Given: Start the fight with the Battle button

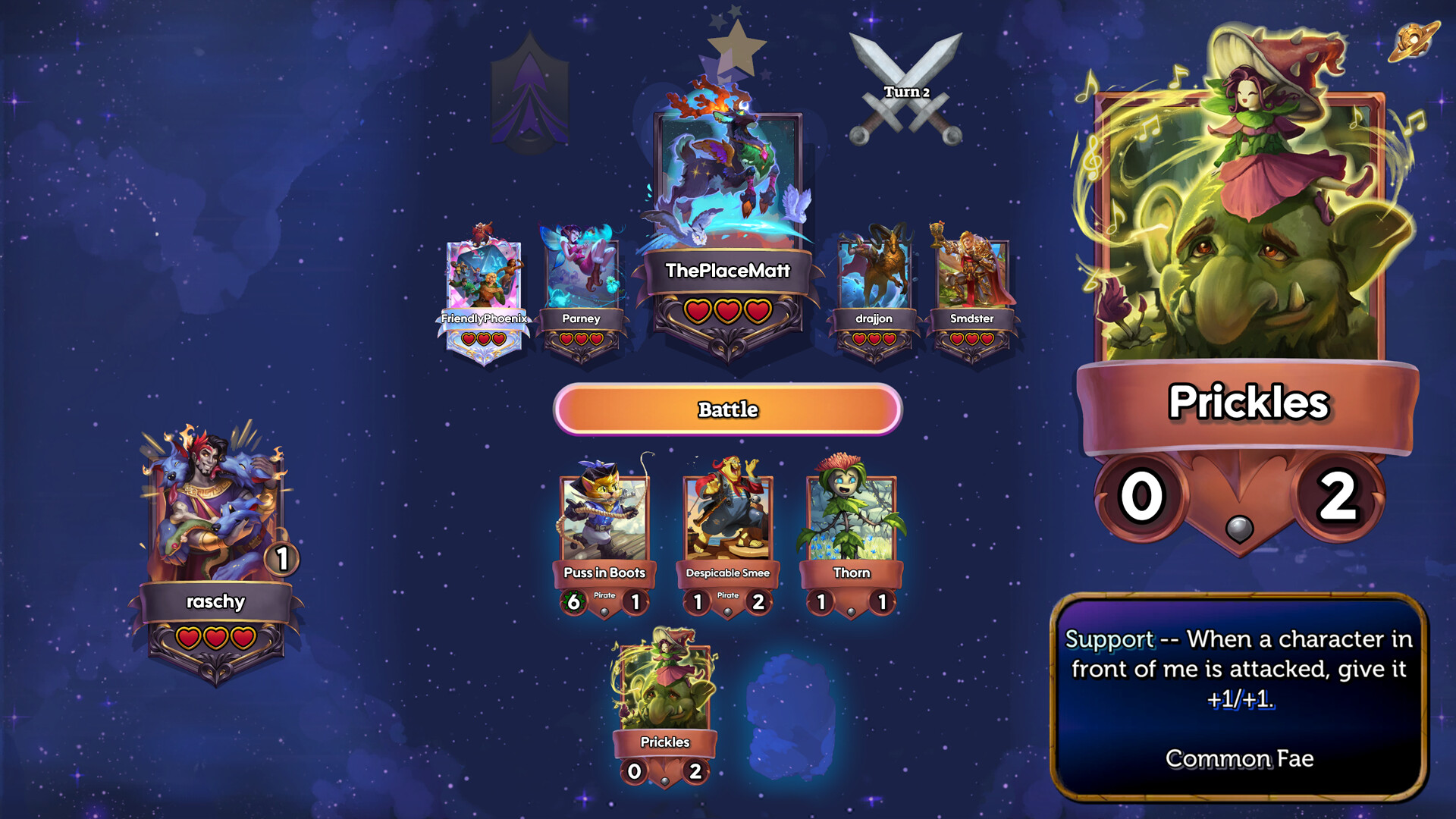Looking at the screenshot, I should point(727,409).
